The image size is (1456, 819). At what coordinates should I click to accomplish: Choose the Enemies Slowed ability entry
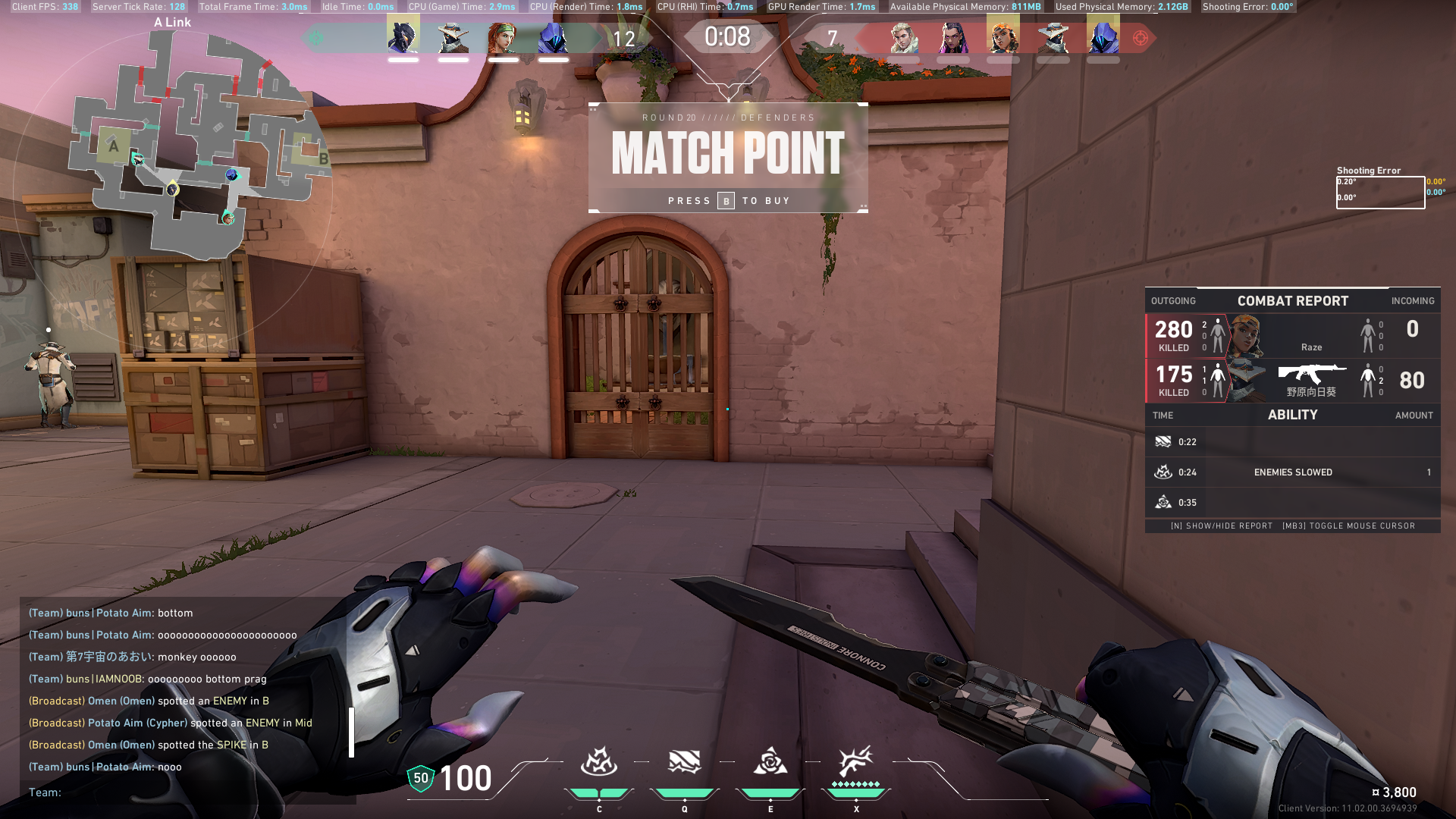(x=1292, y=472)
